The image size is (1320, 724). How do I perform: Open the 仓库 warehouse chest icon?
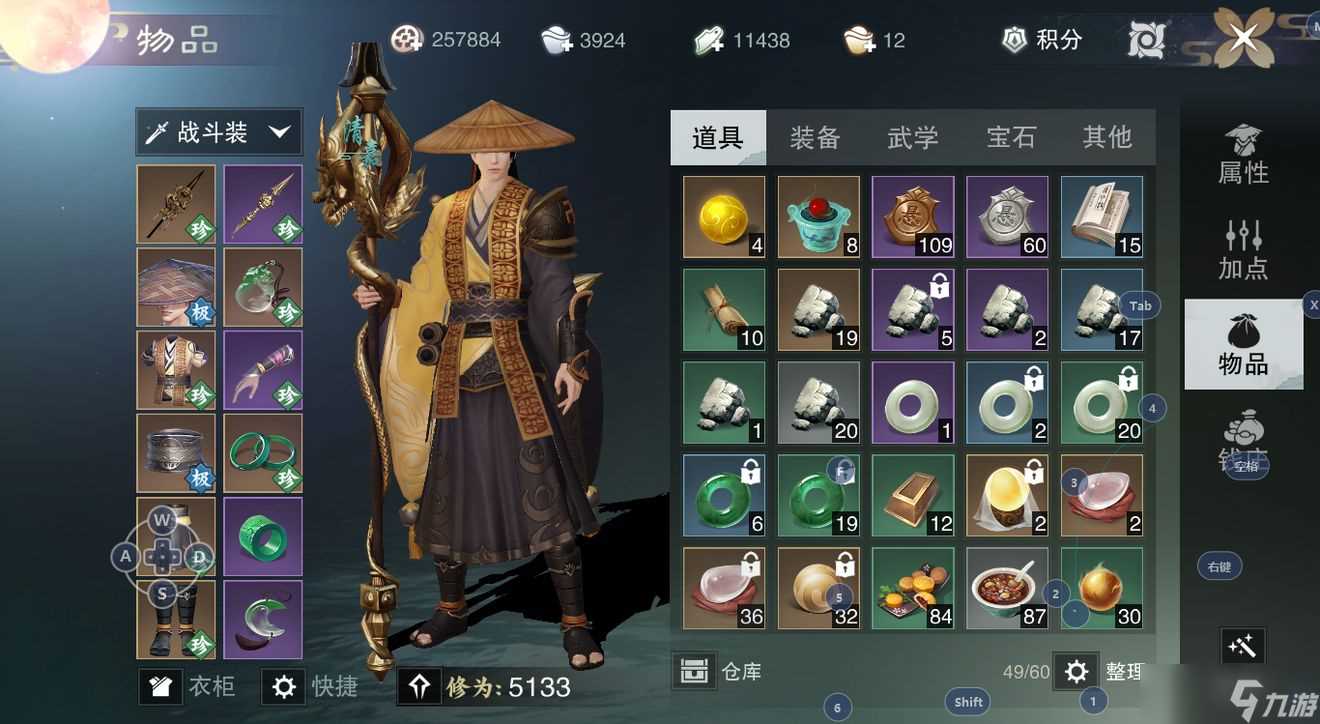(697, 670)
